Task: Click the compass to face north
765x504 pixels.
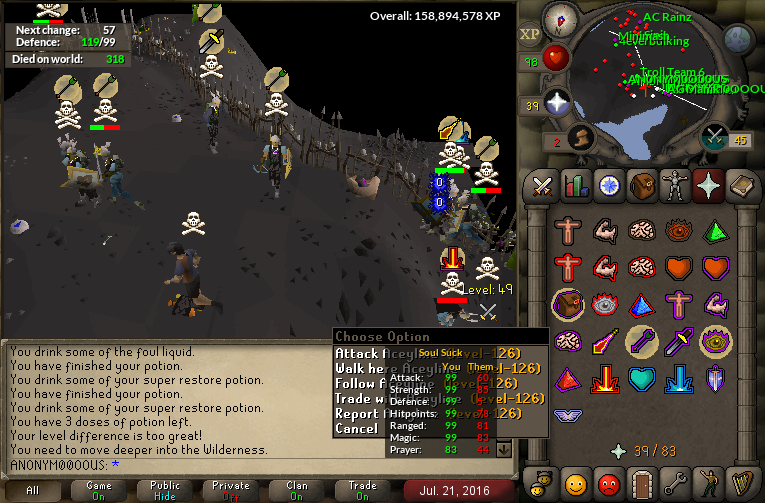Action: (561, 19)
